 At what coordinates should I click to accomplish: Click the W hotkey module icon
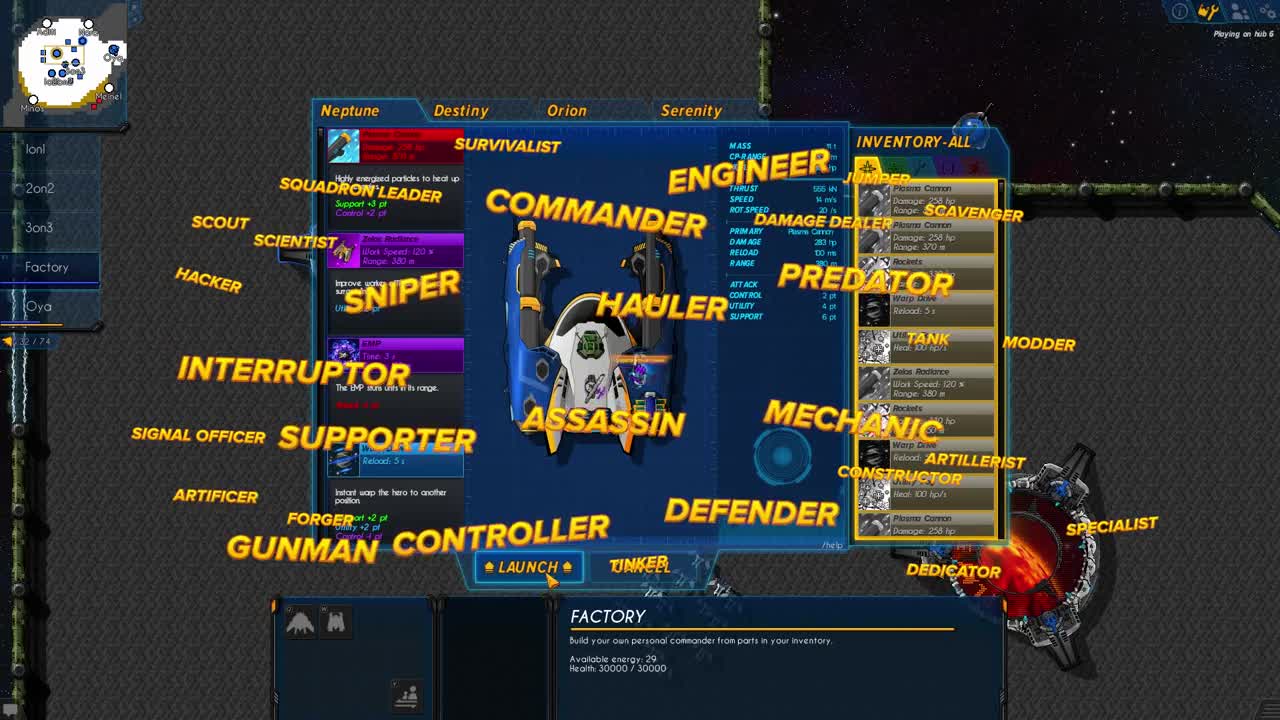coord(335,622)
